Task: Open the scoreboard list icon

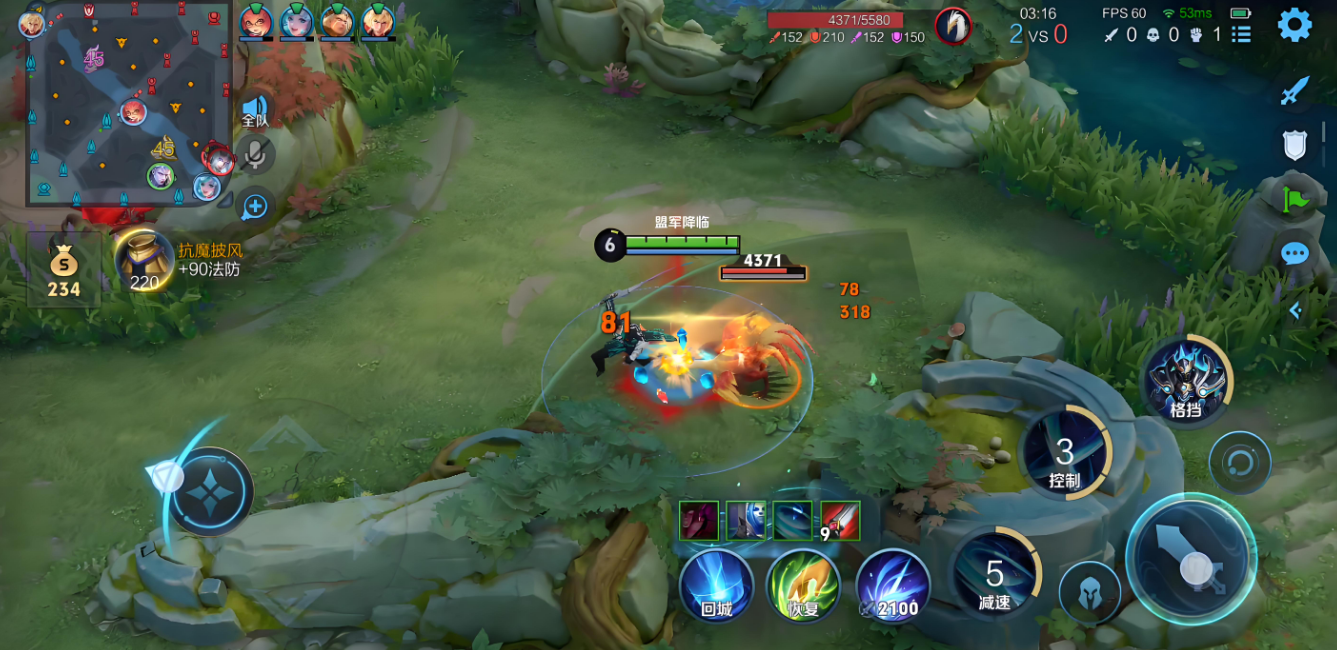Action: pyautogui.click(x=1241, y=35)
